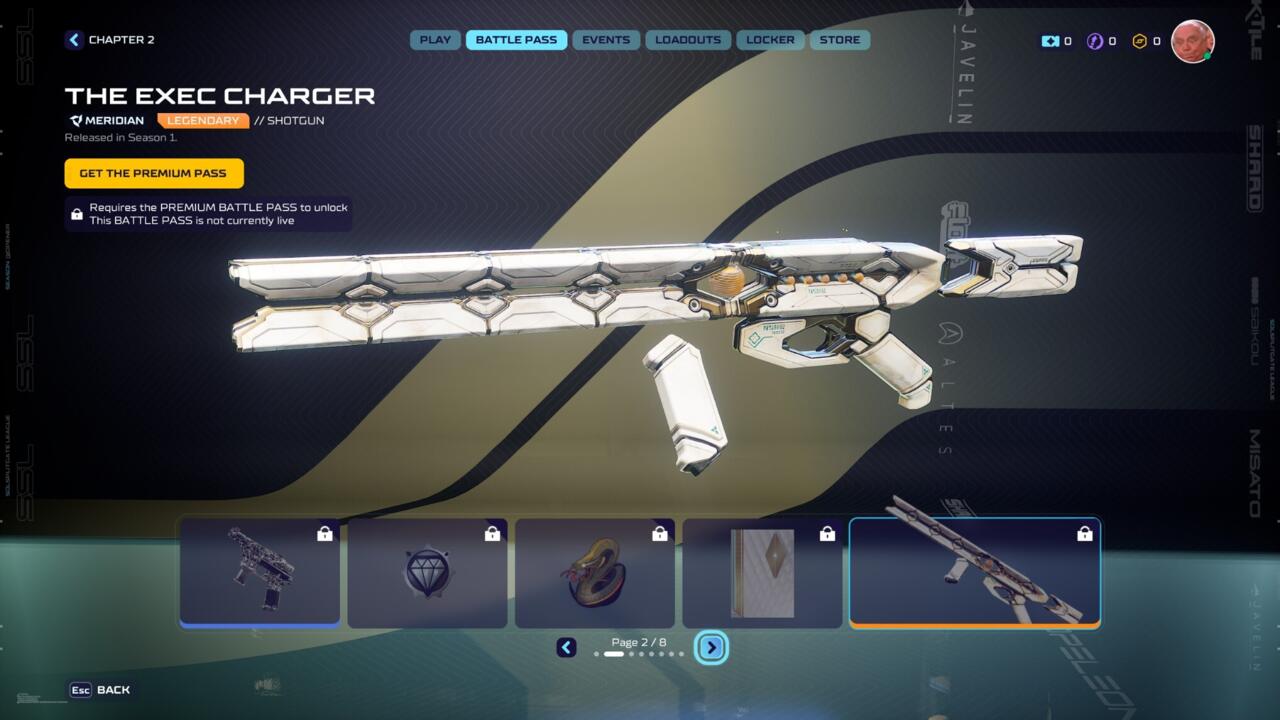1280x720 pixels.
Task: Go back using the Chapter 2 arrow
Action: click(x=74, y=40)
